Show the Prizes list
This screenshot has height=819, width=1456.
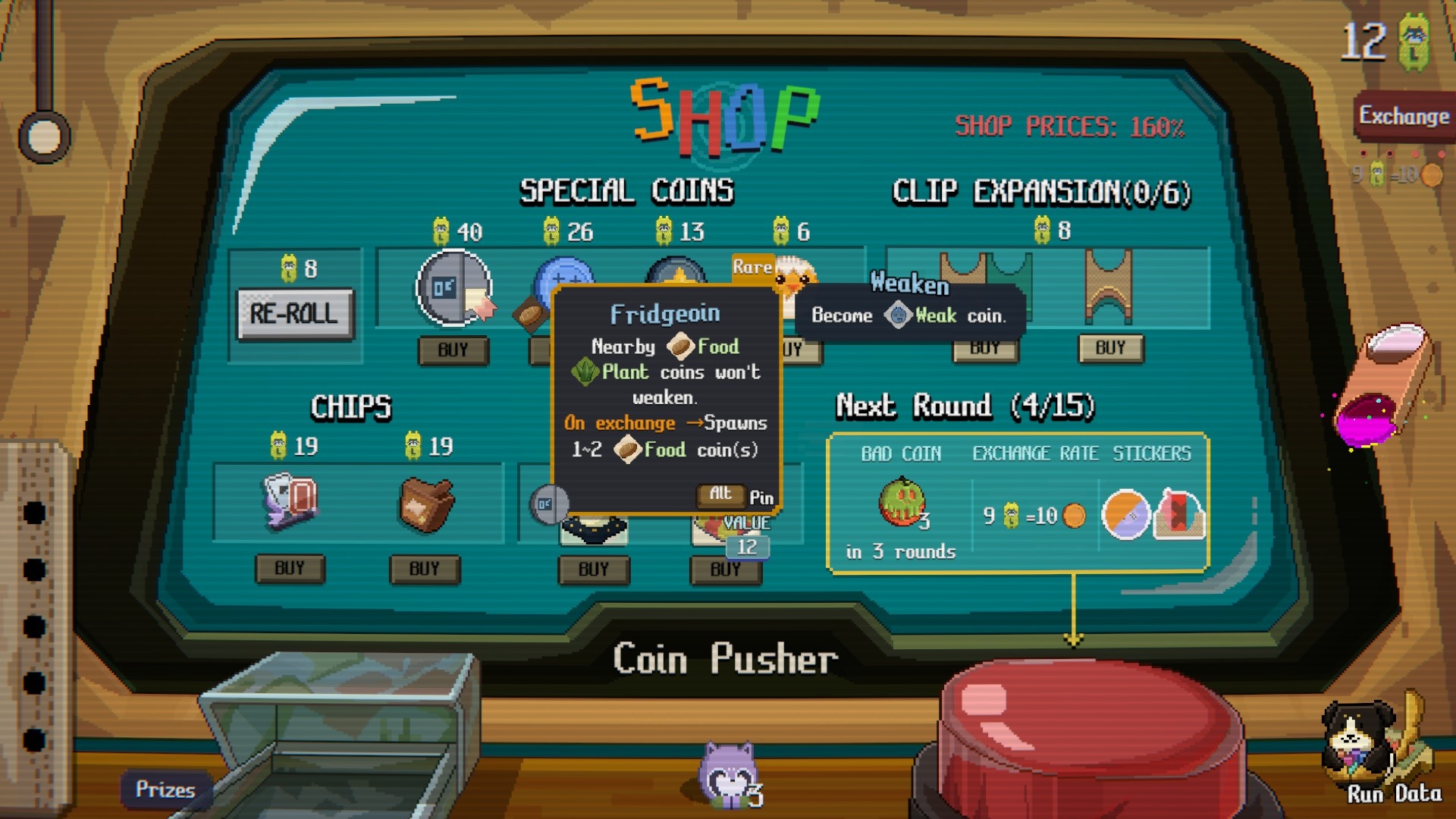point(165,789)
